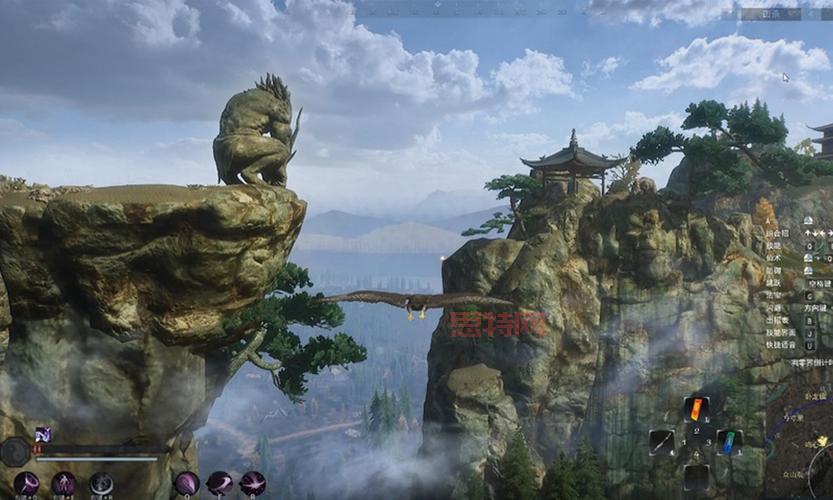This screenshot has height=500, width=833.
Task: Activate the purple sweeping-slash skill icon
Action: click(219, 484)
